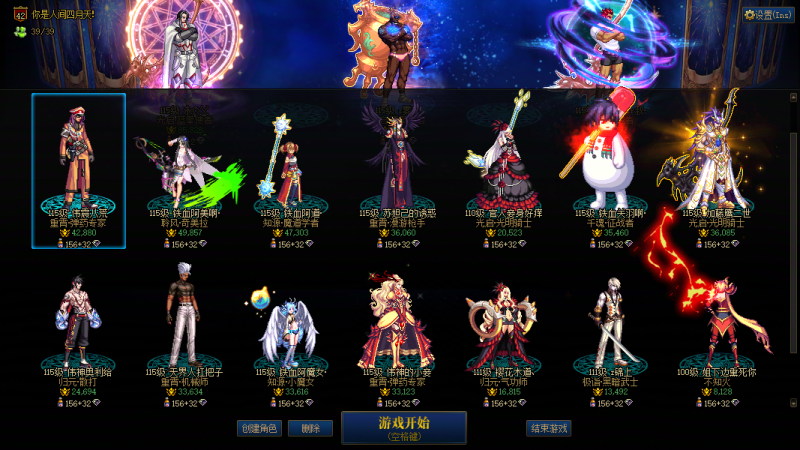
Task: Click the 删除 delete character button
Action: 310,428
